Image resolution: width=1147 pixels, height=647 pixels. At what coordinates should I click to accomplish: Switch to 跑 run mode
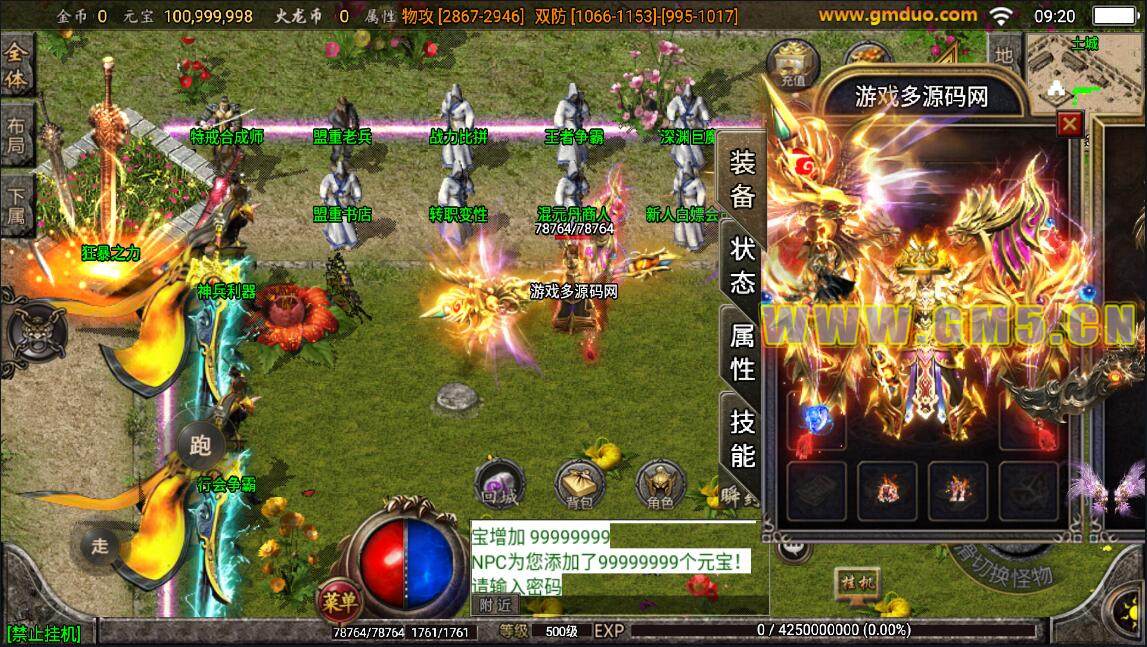[x=200, y=446]
